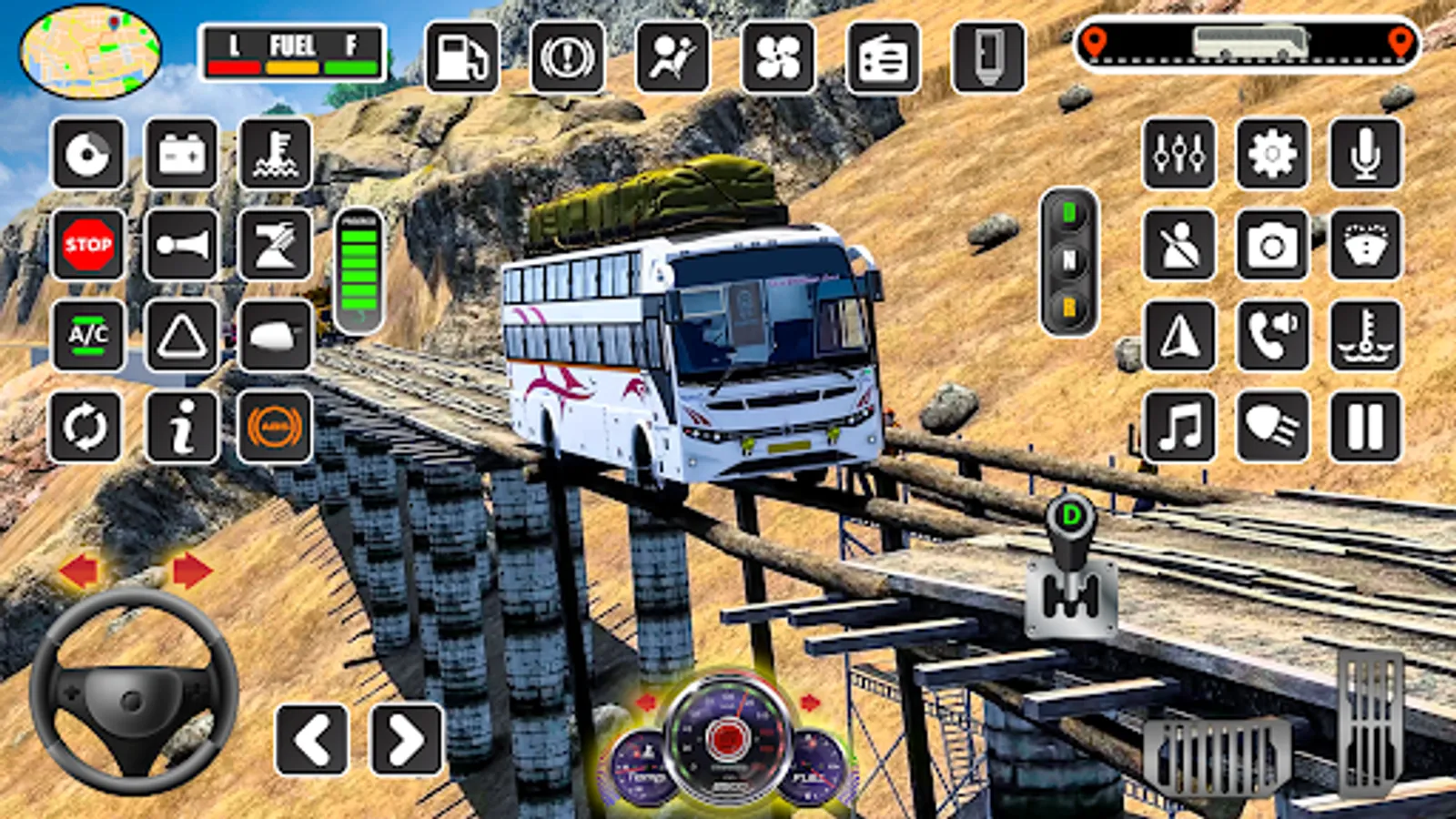The width and height of the screenshot is (1456, 819).
Task: Open the minimap in the corner
Action: 90,52
